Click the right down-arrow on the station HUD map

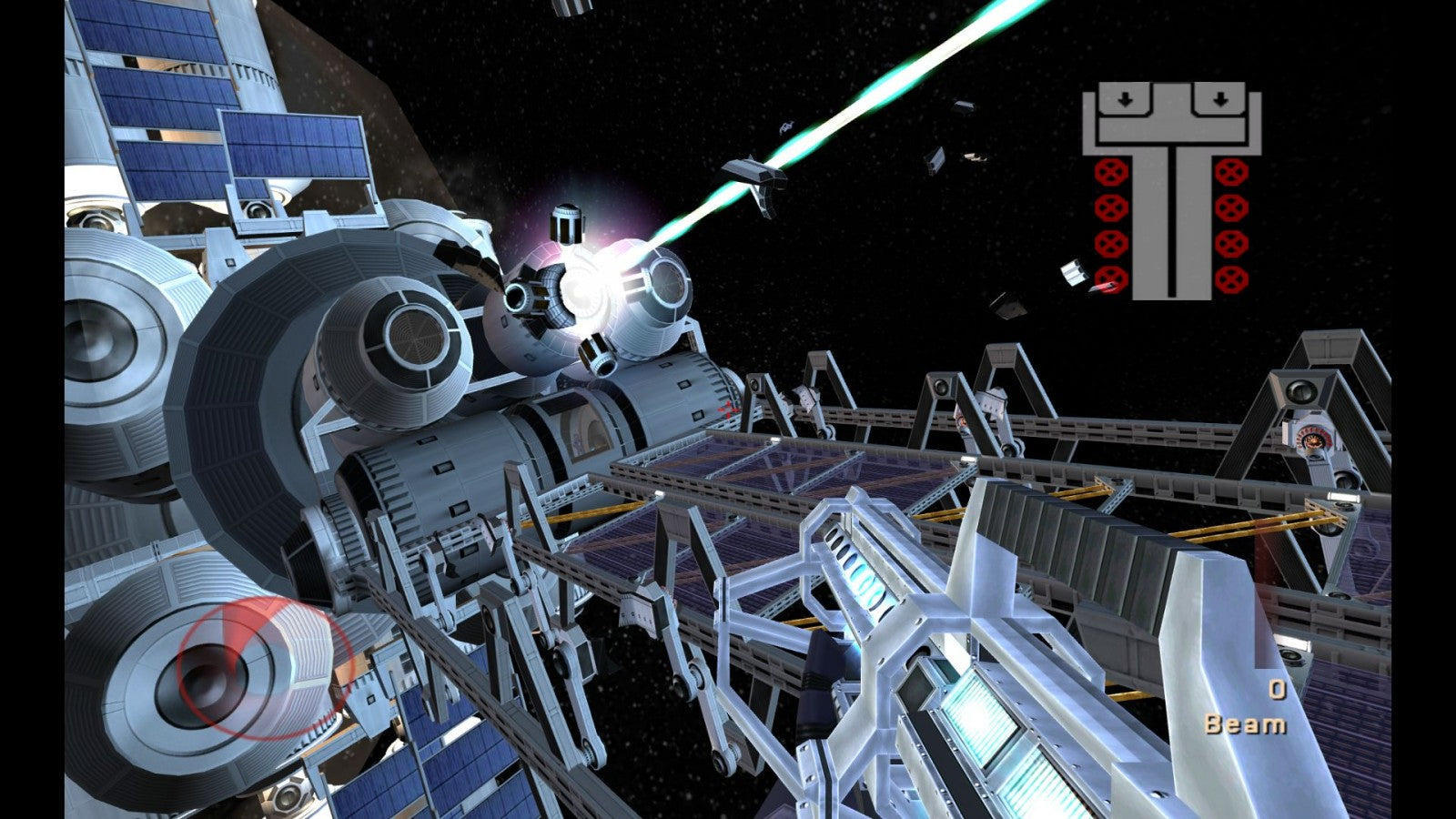click(x=1220, y=98)
